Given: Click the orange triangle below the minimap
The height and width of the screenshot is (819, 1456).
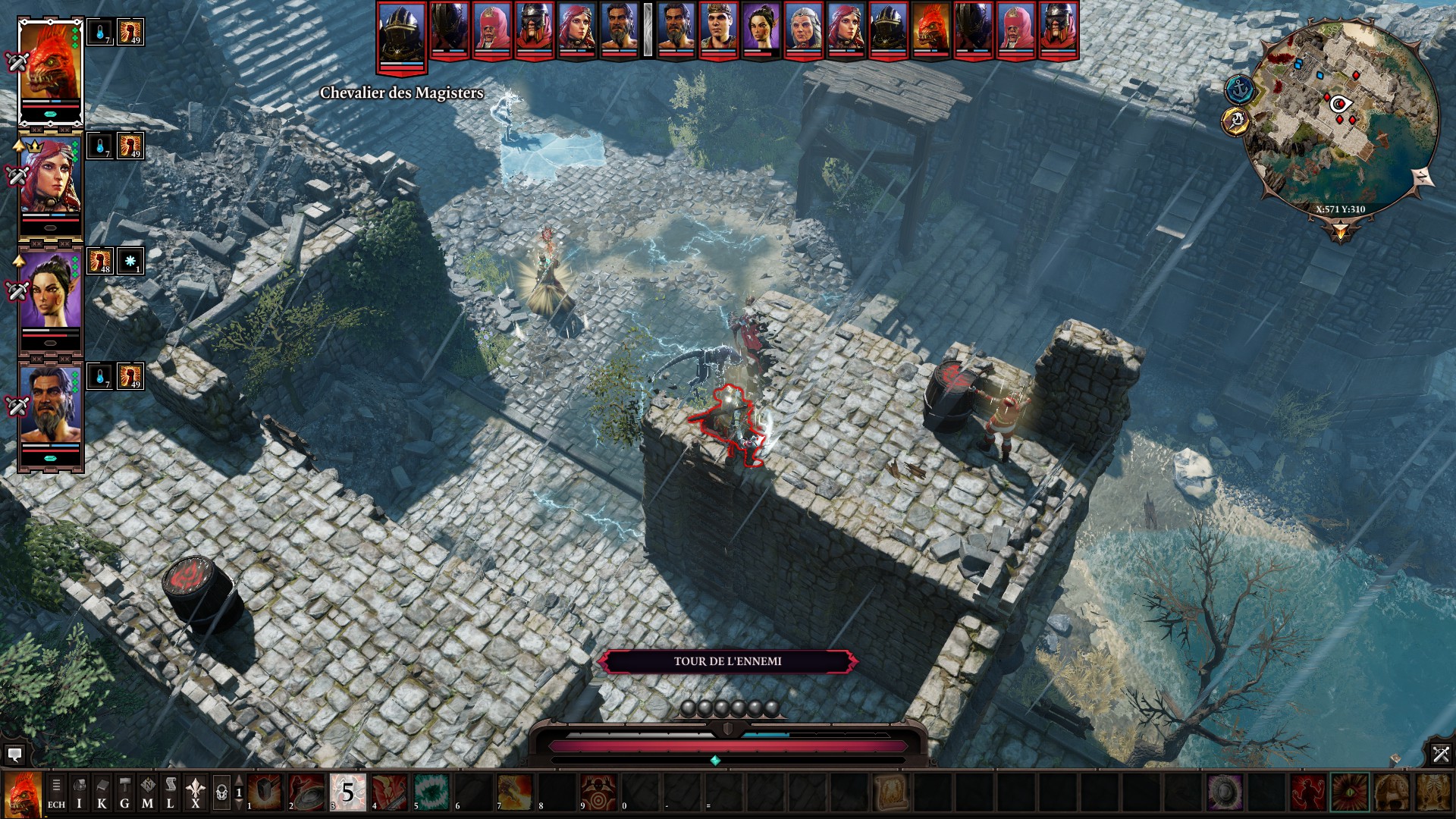Looking at the screenshot, I should 1341,230.
